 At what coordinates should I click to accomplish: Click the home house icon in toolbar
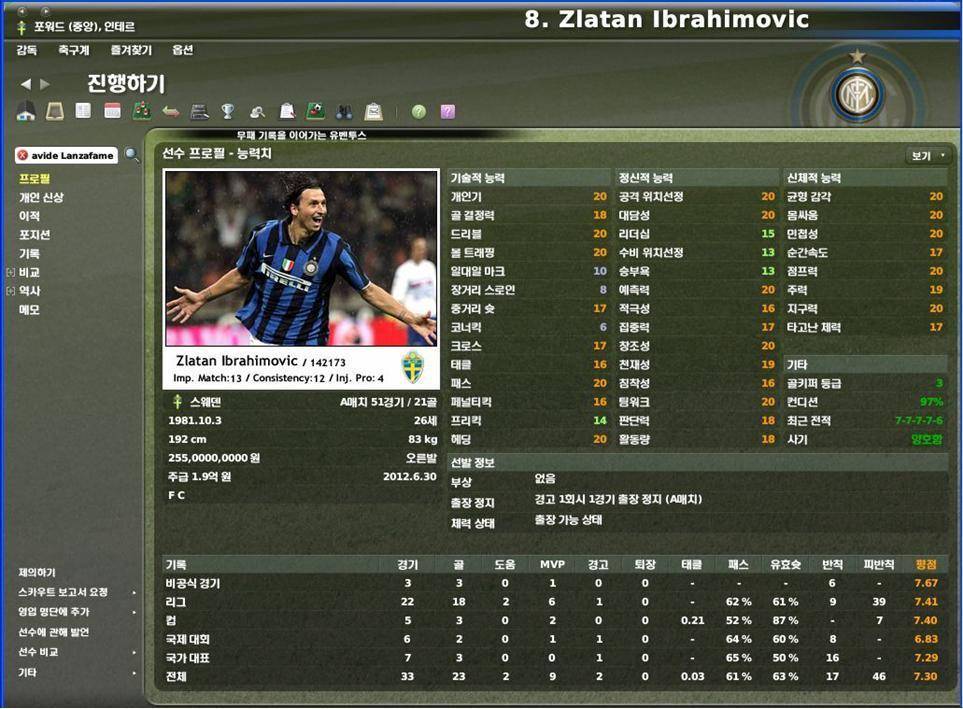(x=26, y=112)
